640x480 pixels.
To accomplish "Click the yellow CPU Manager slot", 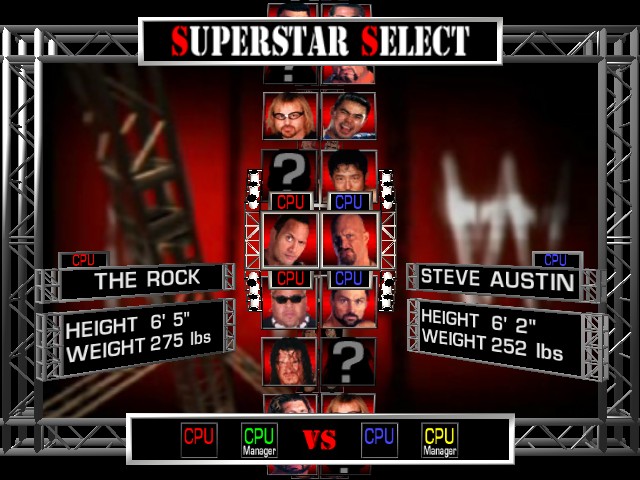I will pos(439,440).
